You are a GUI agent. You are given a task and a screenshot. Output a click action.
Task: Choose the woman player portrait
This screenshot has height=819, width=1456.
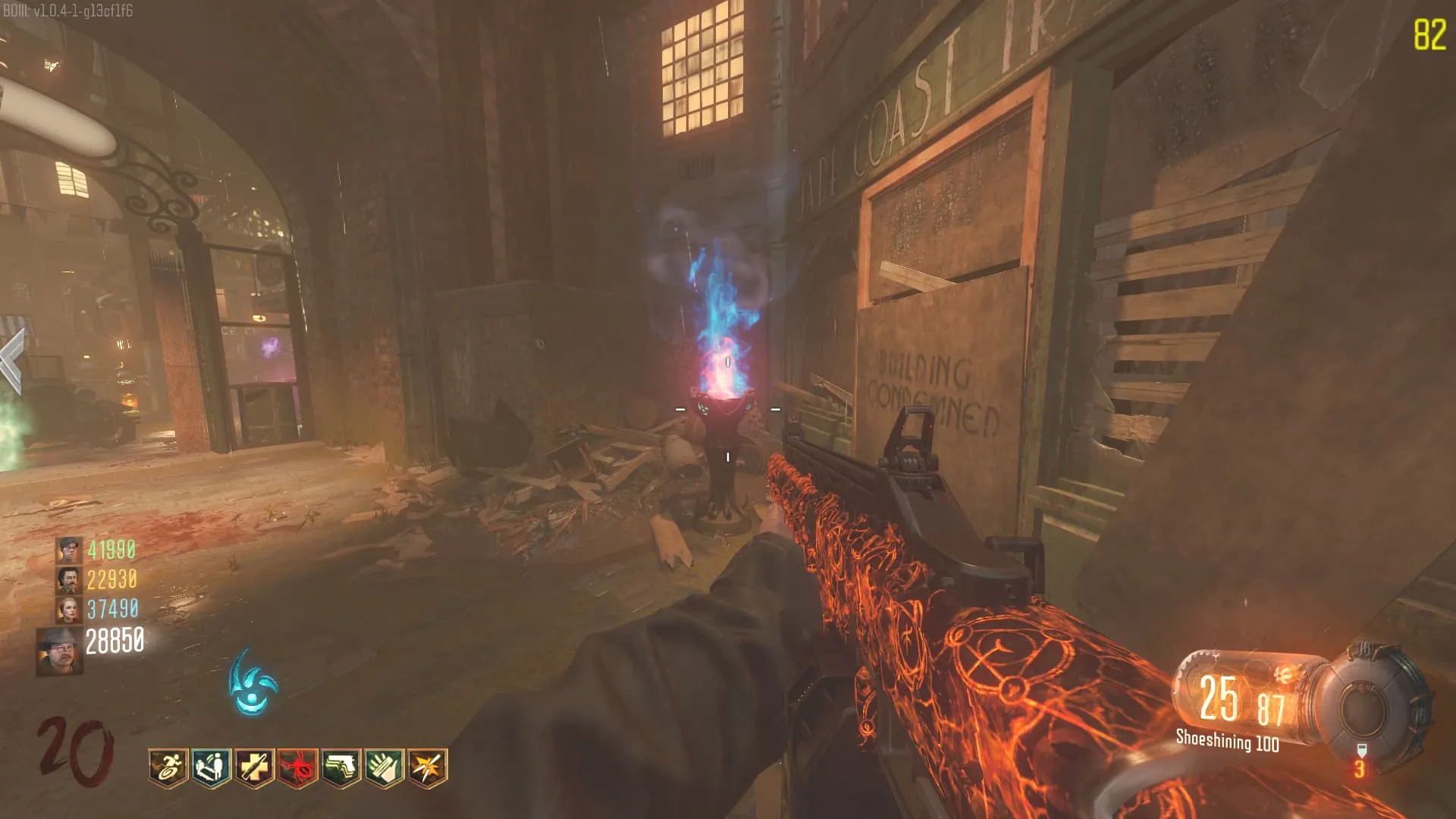tap(68, 609)
